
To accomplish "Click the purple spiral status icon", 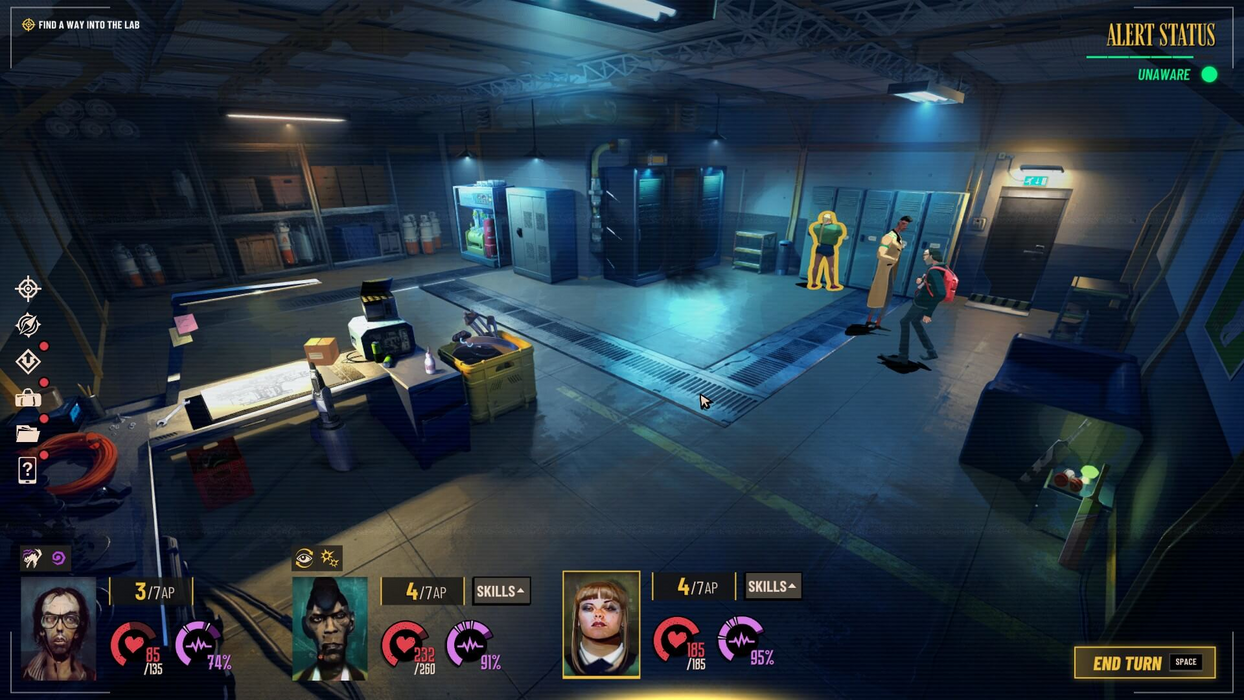I will (58, 558).
